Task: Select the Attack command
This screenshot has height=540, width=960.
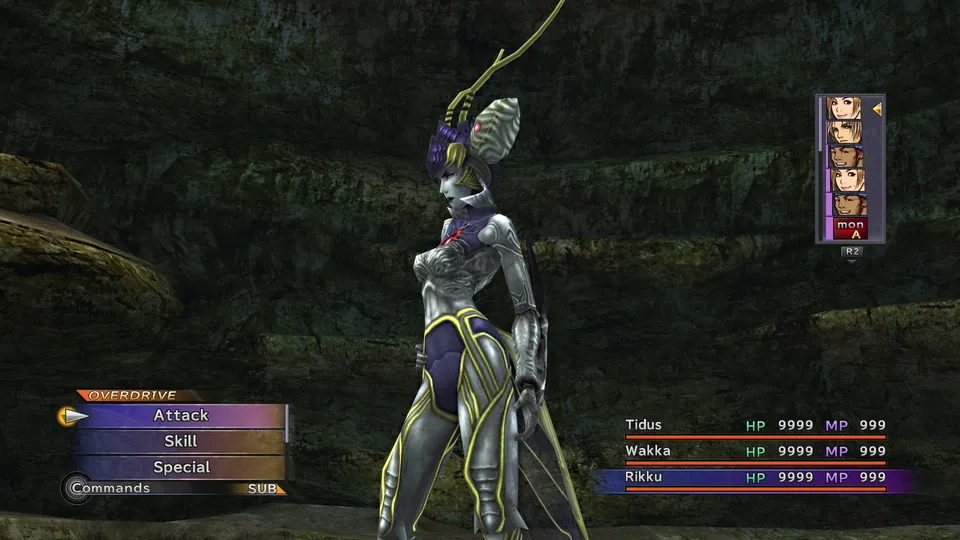Action: click(x=181, y=415)
